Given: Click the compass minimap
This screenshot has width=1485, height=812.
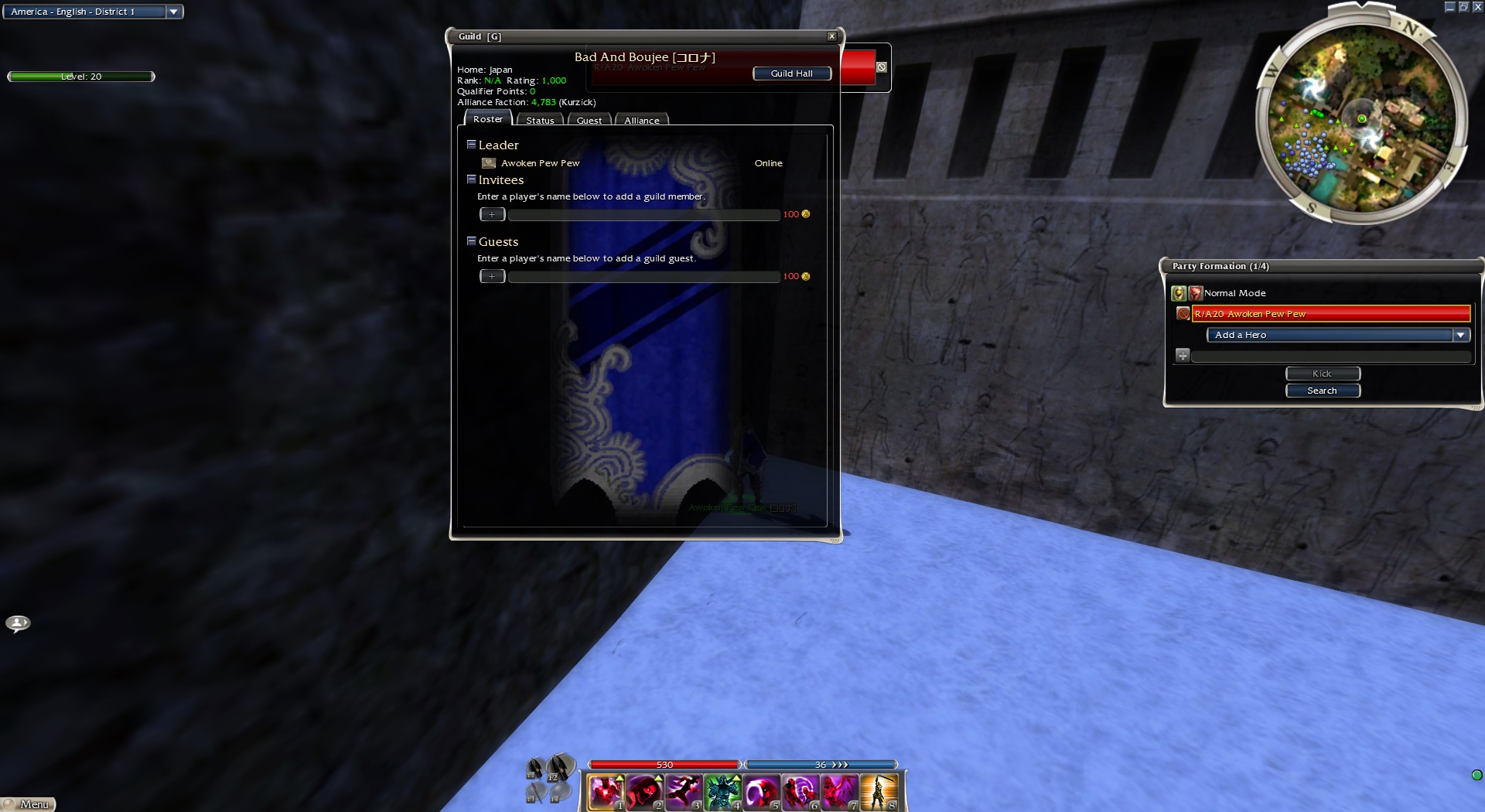Looking at the screenshot, I should (x=1361, y=118).
